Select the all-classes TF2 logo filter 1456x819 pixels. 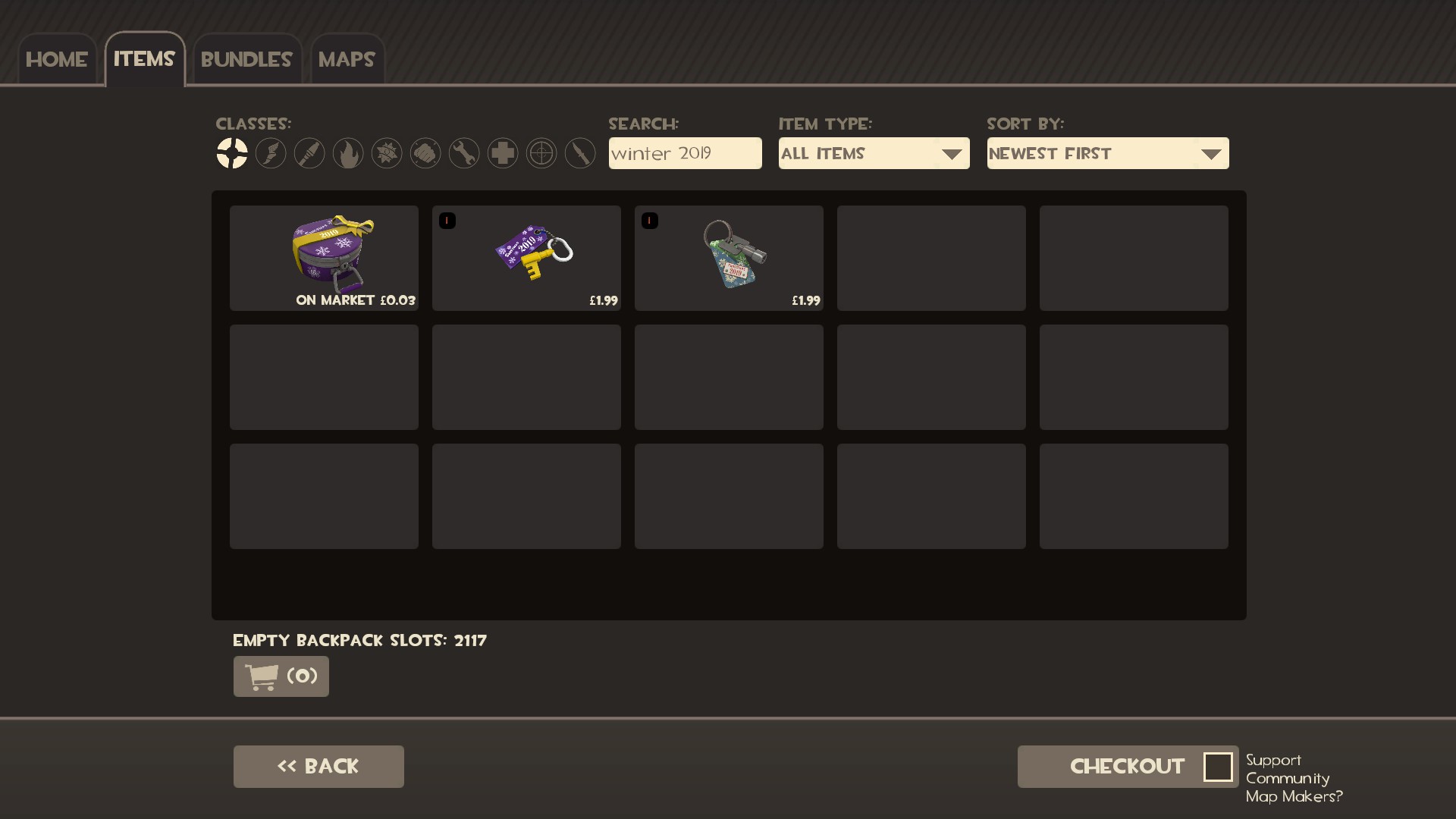(x=233, y=153)
